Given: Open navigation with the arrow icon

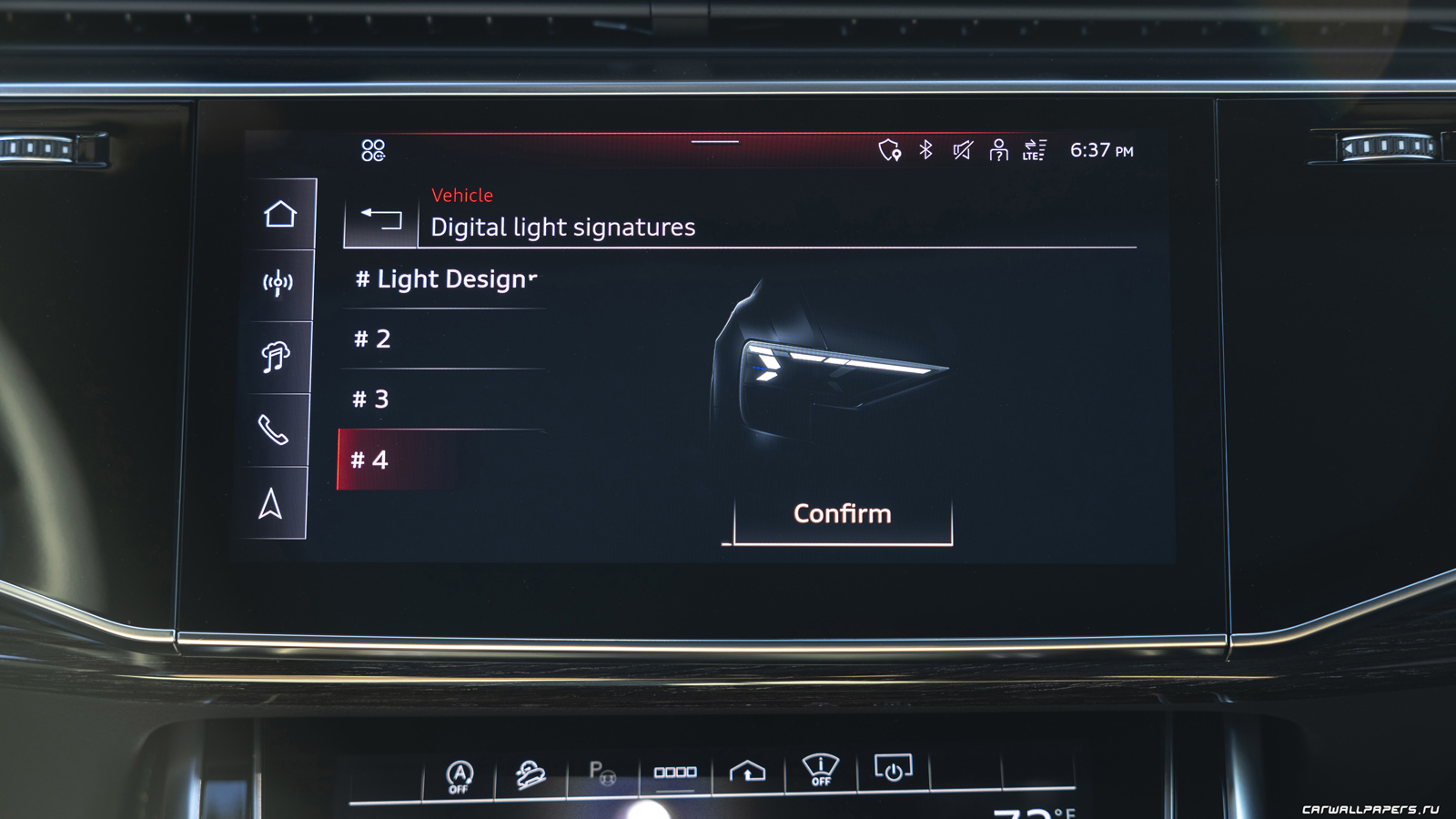Looking at the screenshot, I should coord(270,504).
